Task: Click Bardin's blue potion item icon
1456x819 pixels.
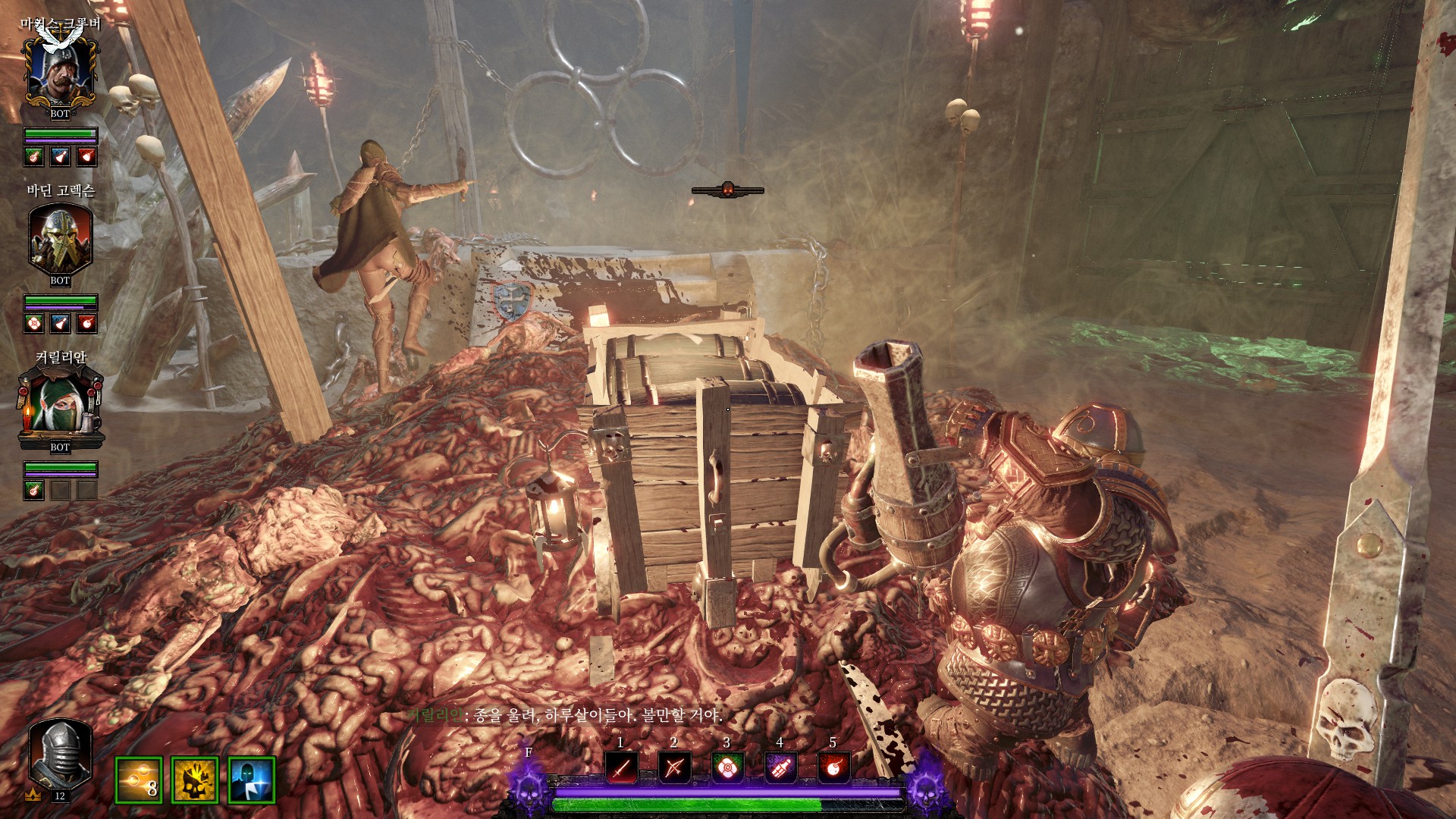Action: (x=61, y=323)
